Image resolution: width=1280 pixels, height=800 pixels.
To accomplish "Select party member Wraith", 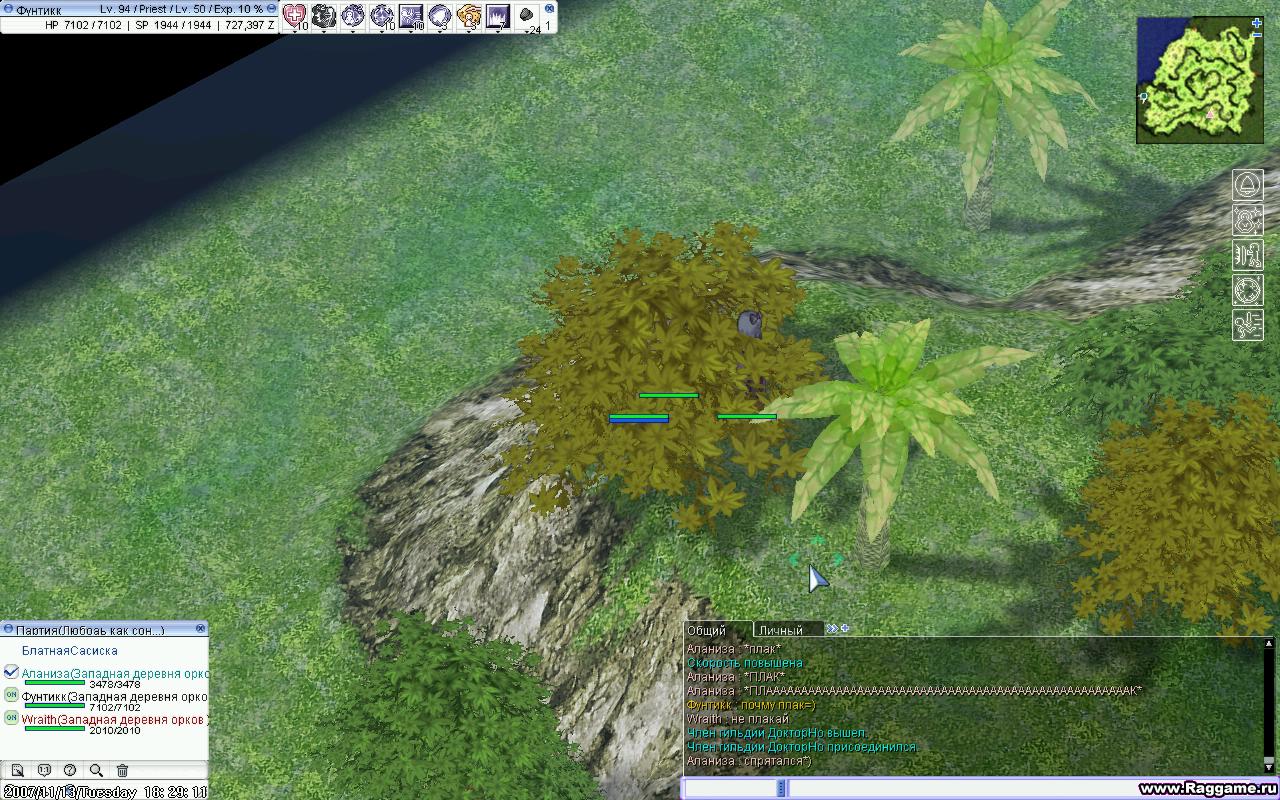I will click(39, 720).
